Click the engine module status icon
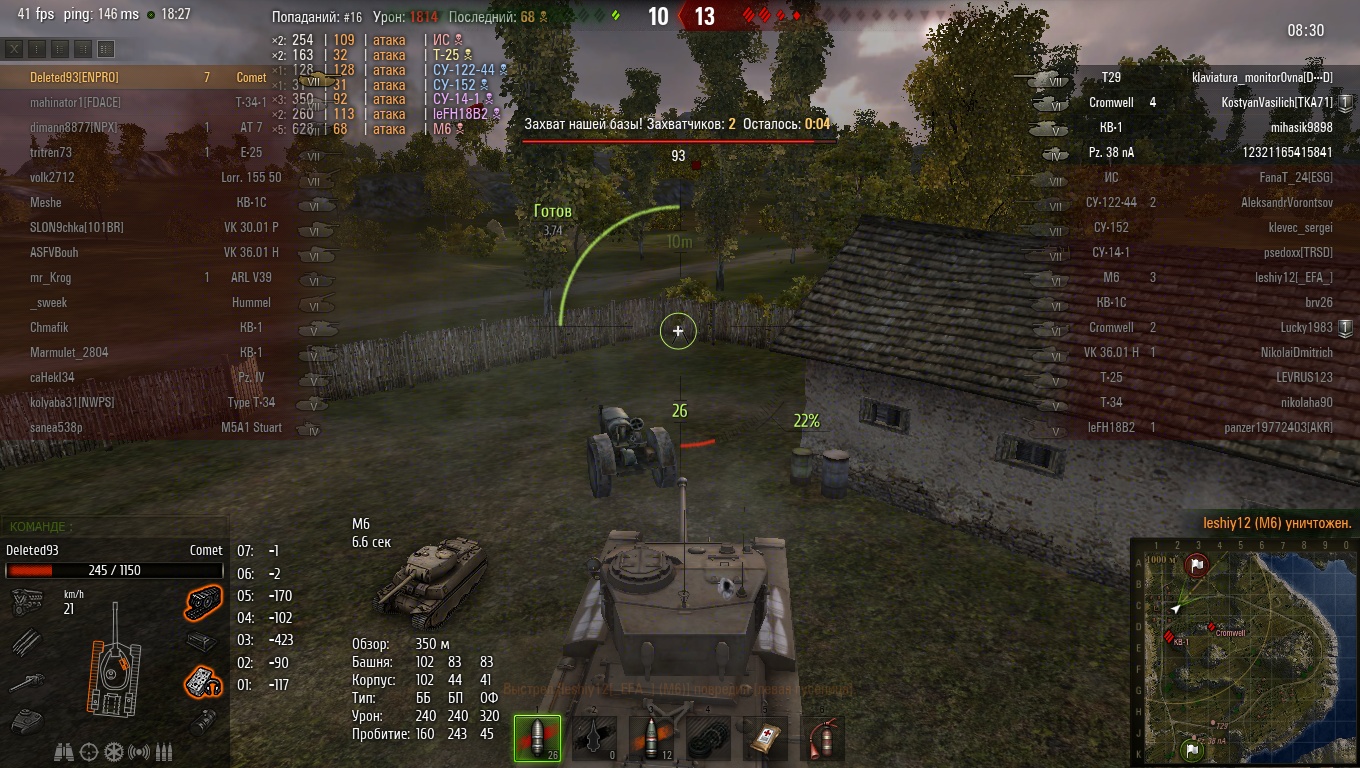 click(27, 601)
